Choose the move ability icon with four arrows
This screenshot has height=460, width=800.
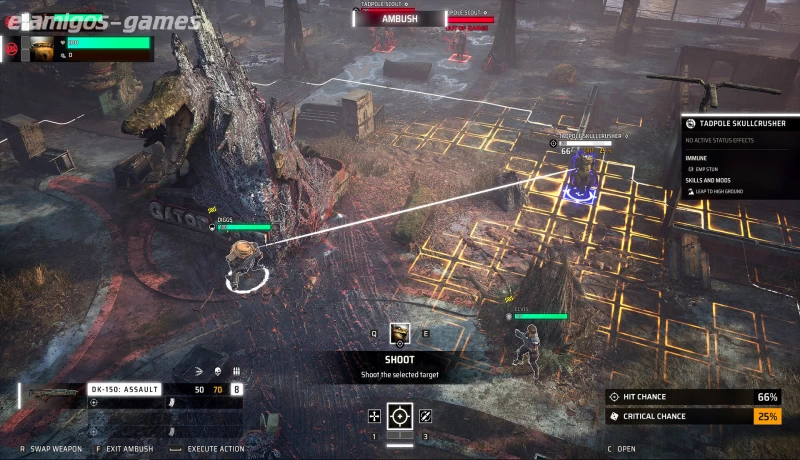[374, 415]
